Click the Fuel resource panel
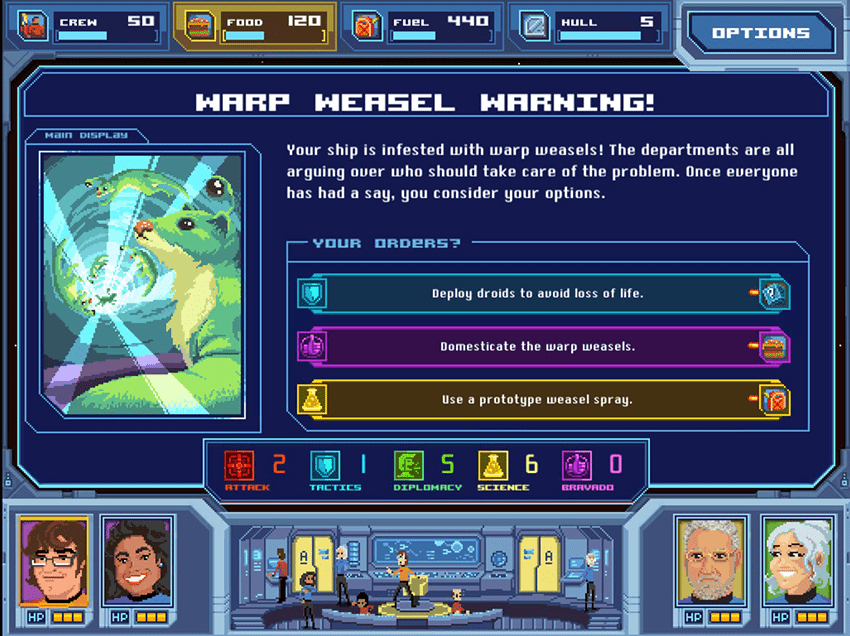This screenshot has width=850, height=636. point(422,26)
